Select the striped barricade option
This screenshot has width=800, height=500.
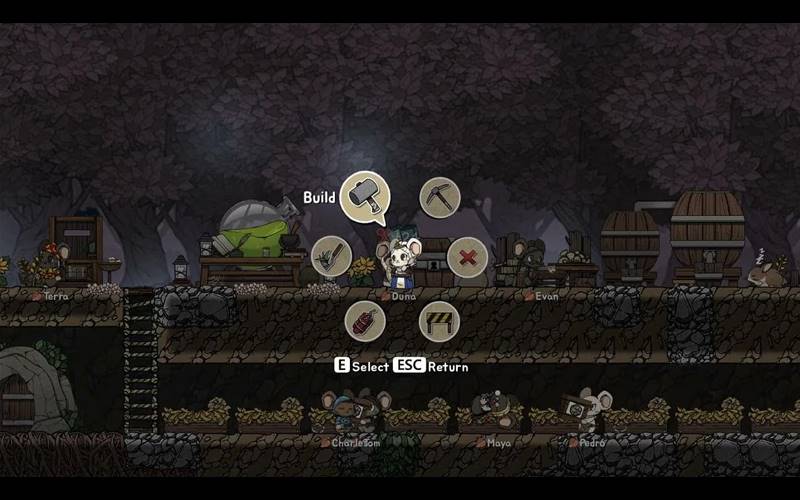(x=439, y=321)
